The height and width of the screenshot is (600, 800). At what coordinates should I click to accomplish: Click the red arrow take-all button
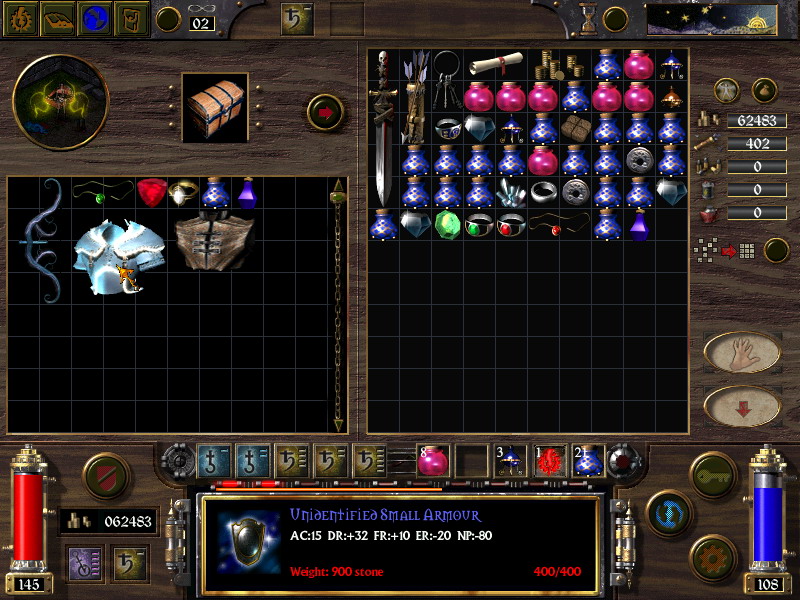click(x=325, y=111)
